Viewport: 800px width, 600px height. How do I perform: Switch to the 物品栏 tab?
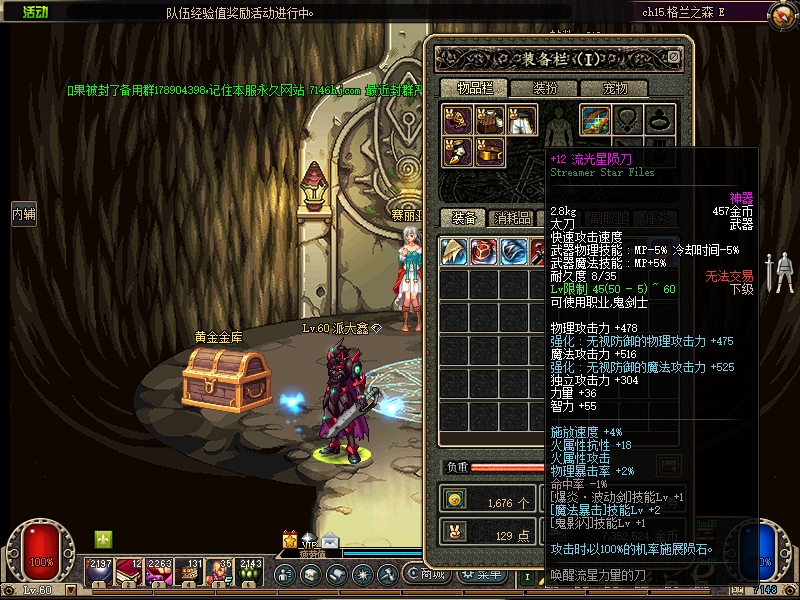coord(475,89)
